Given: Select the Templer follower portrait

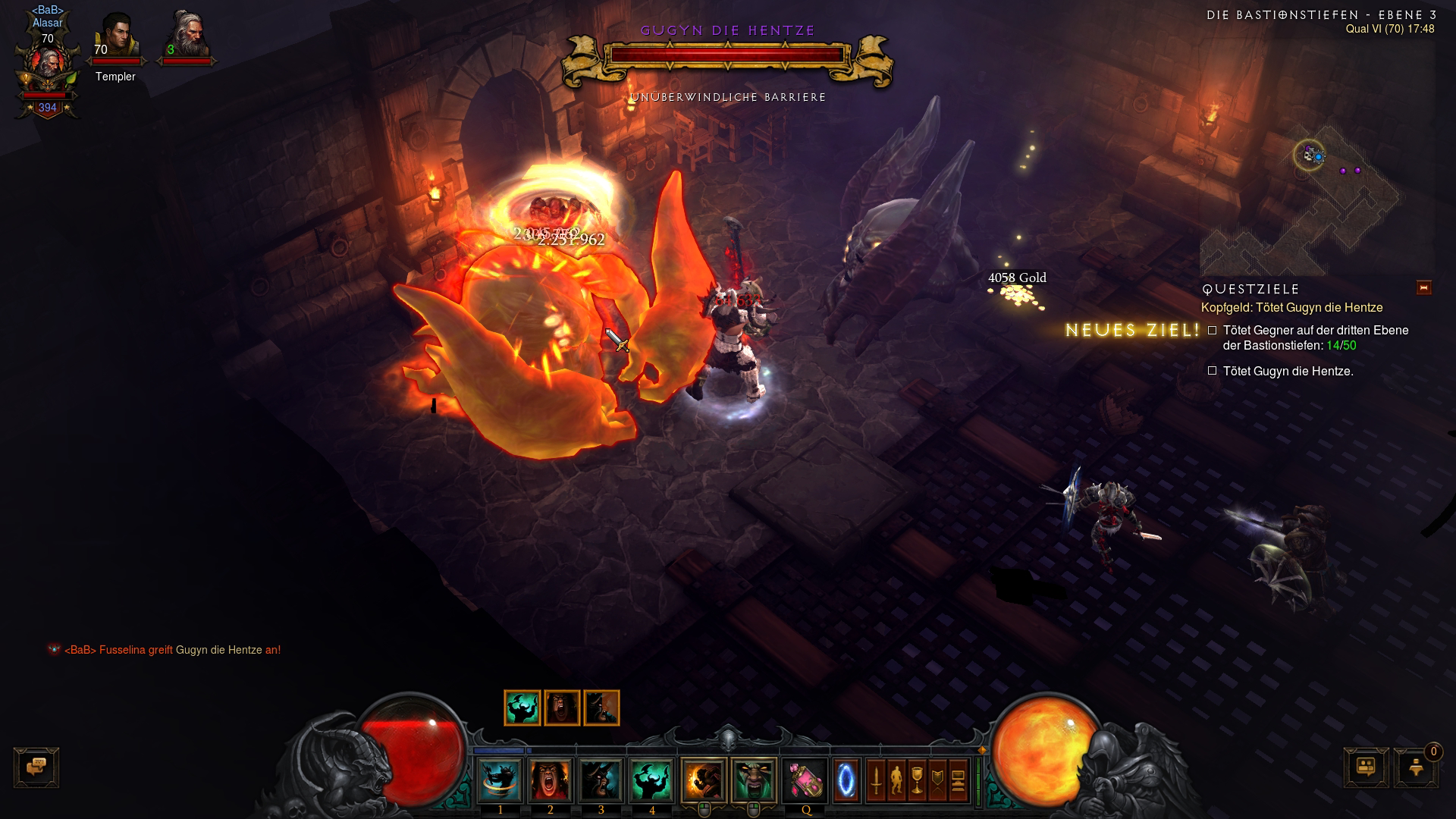Looking at the screenshot, I should tap(116, 38).
